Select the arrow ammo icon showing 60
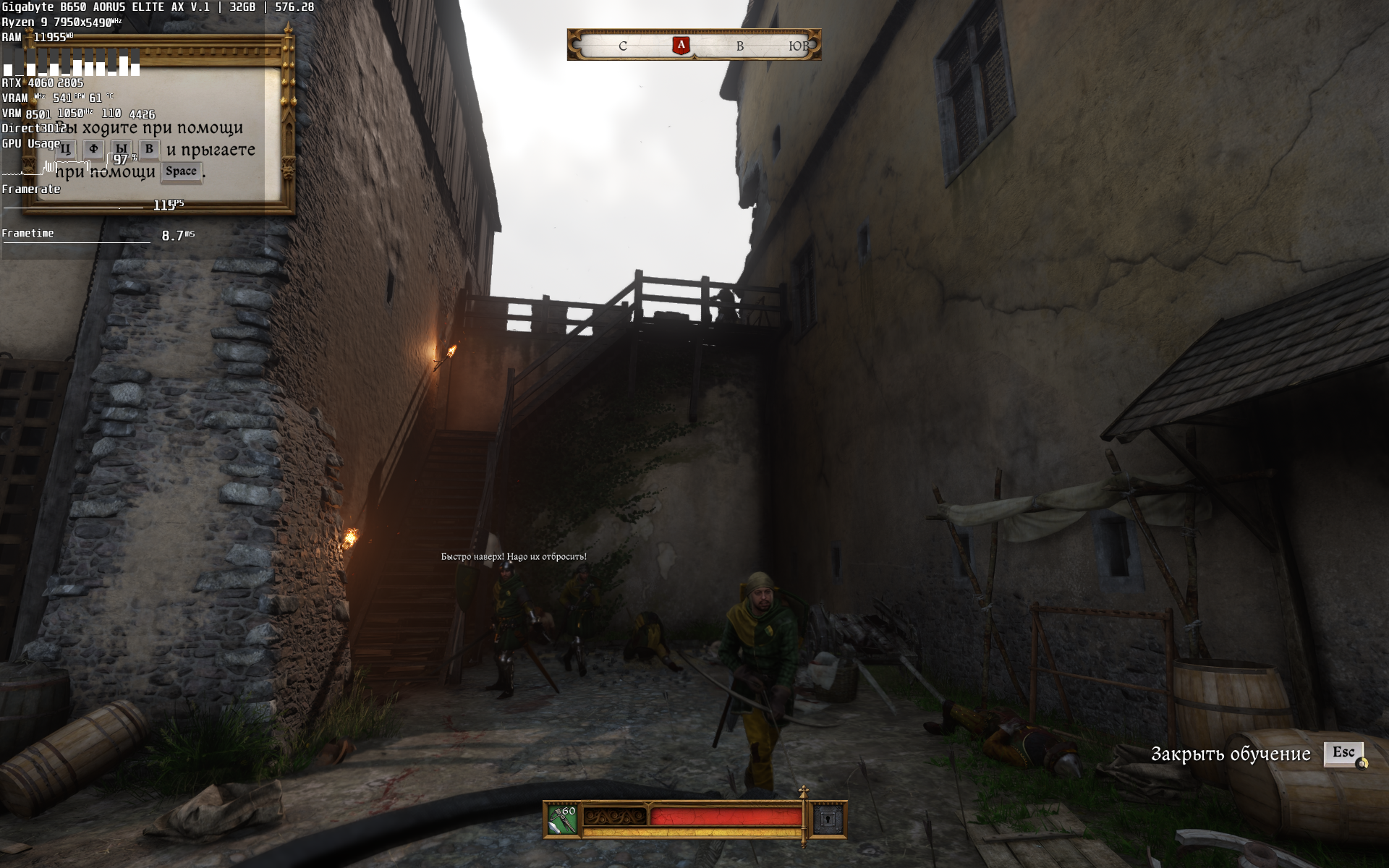Viewport: 1389px width, 868px height. (x=562, y=820)
